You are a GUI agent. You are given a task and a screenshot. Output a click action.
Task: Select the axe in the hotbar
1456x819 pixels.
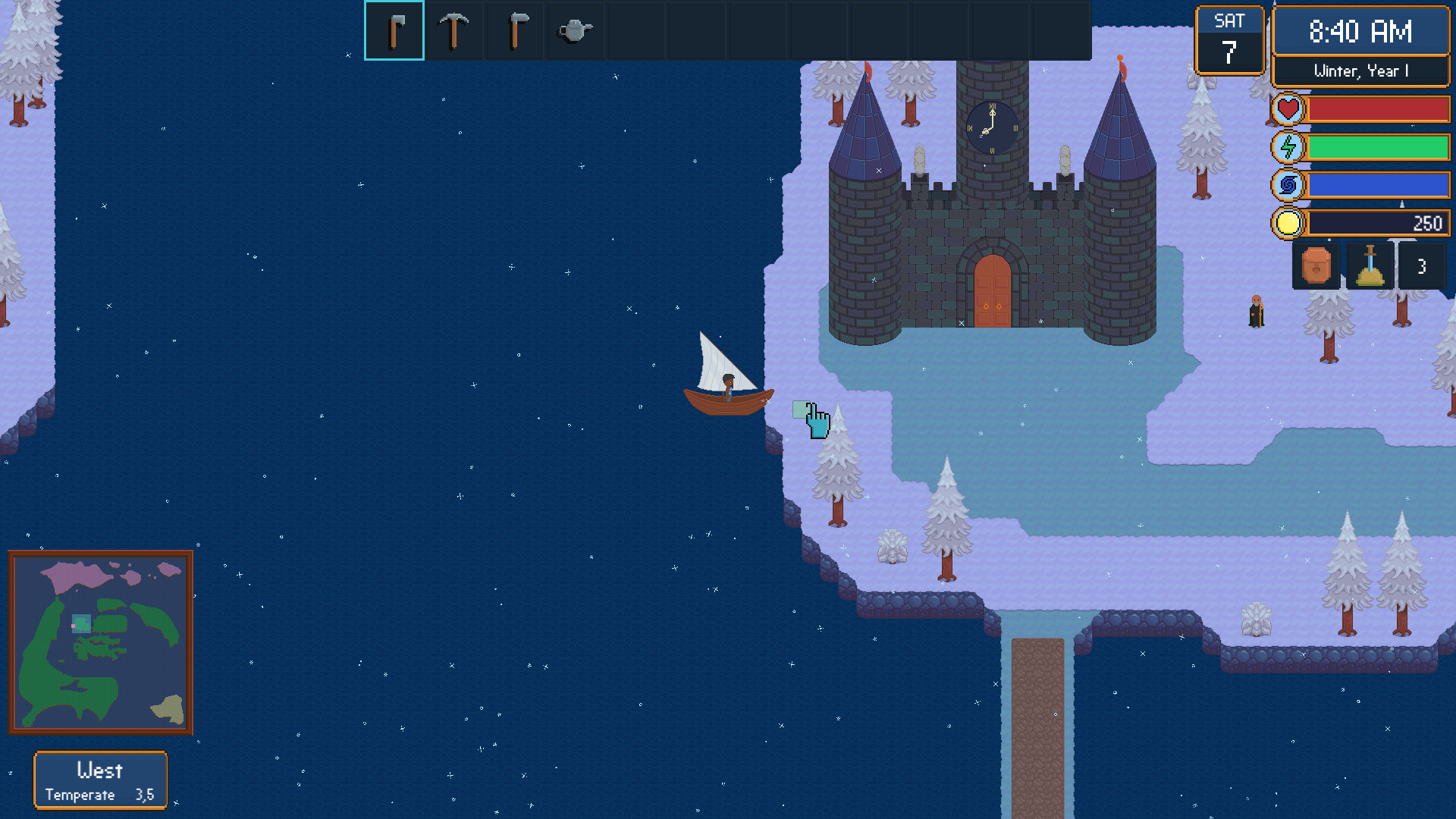(x=393, y=30)
